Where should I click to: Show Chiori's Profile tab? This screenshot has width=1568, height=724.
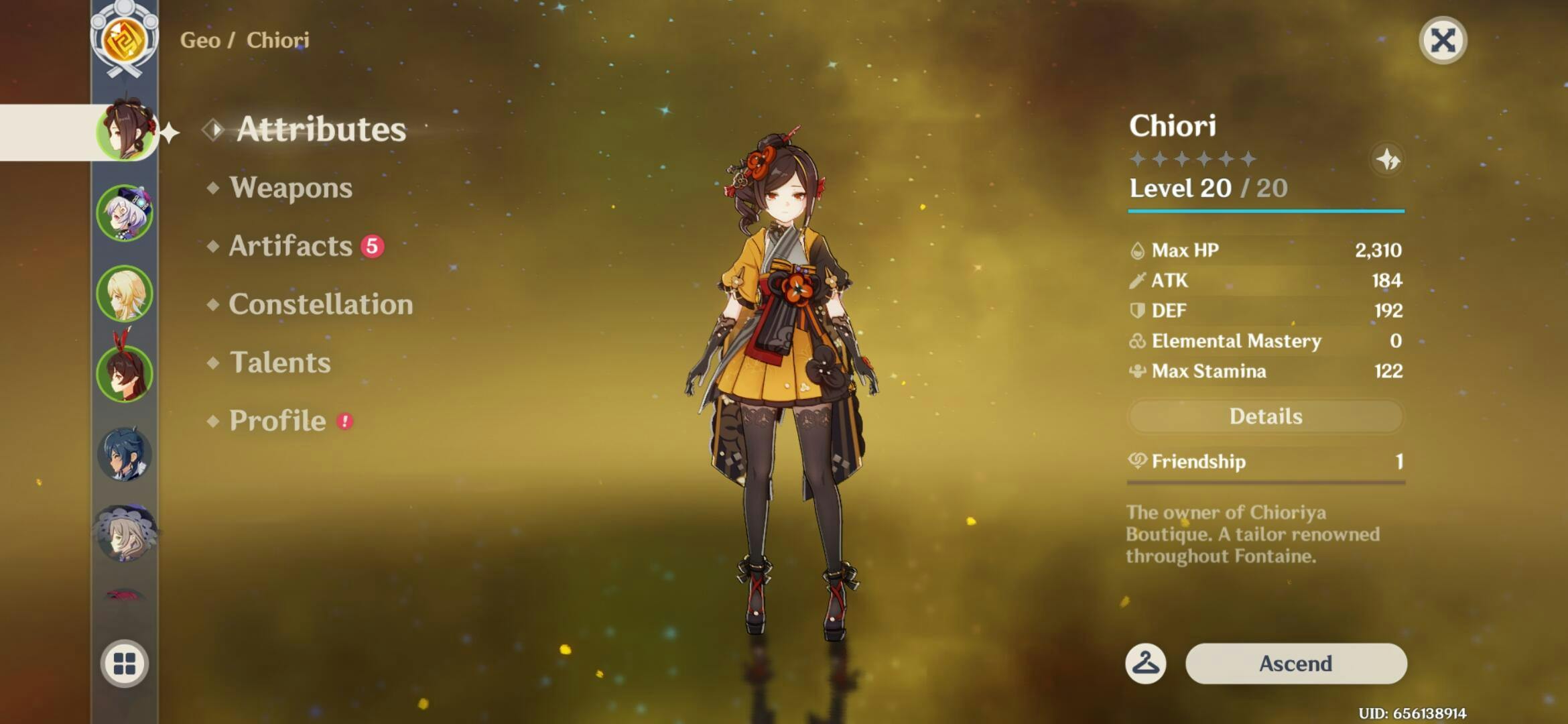click(x=277, y=421)
